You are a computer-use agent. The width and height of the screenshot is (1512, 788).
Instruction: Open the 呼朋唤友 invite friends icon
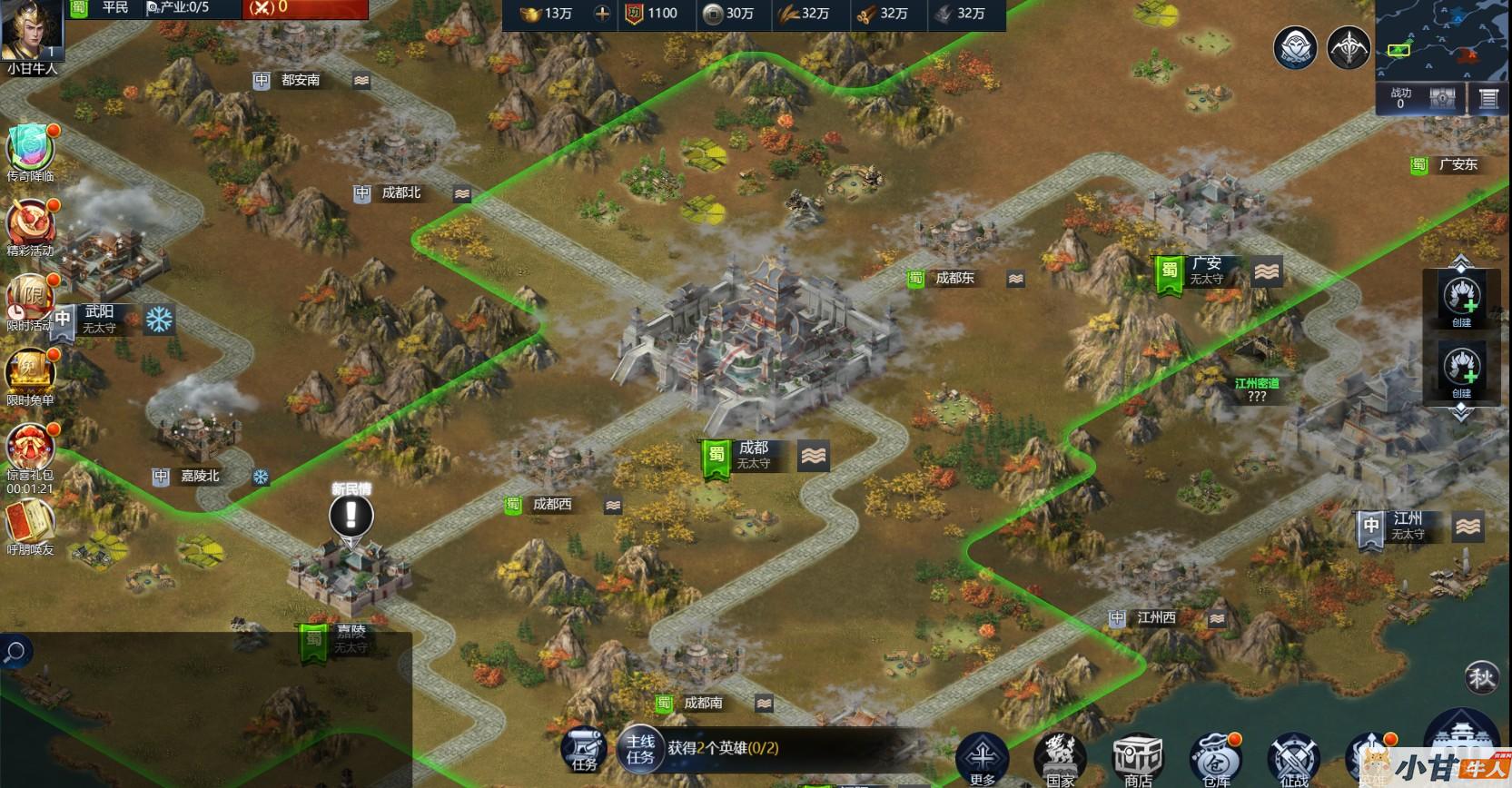(31, 524)
